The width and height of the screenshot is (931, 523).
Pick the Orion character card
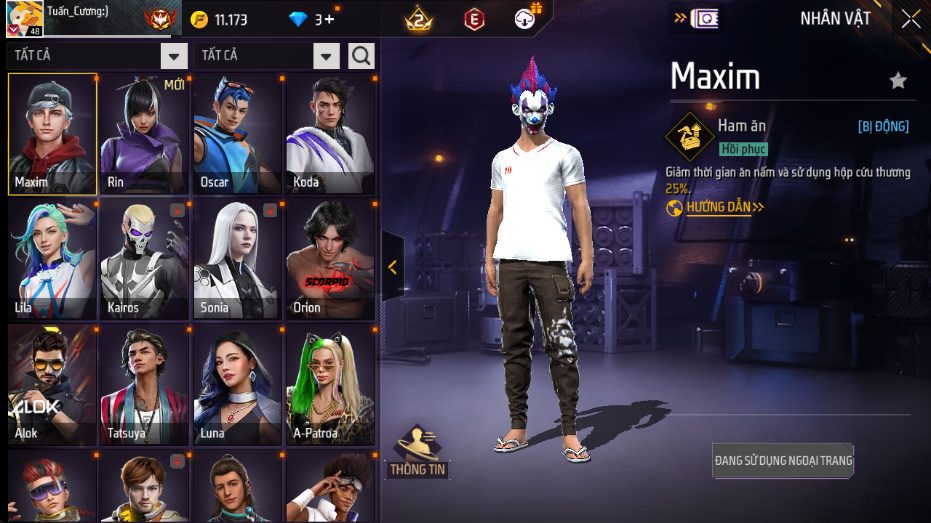(330, 260)
